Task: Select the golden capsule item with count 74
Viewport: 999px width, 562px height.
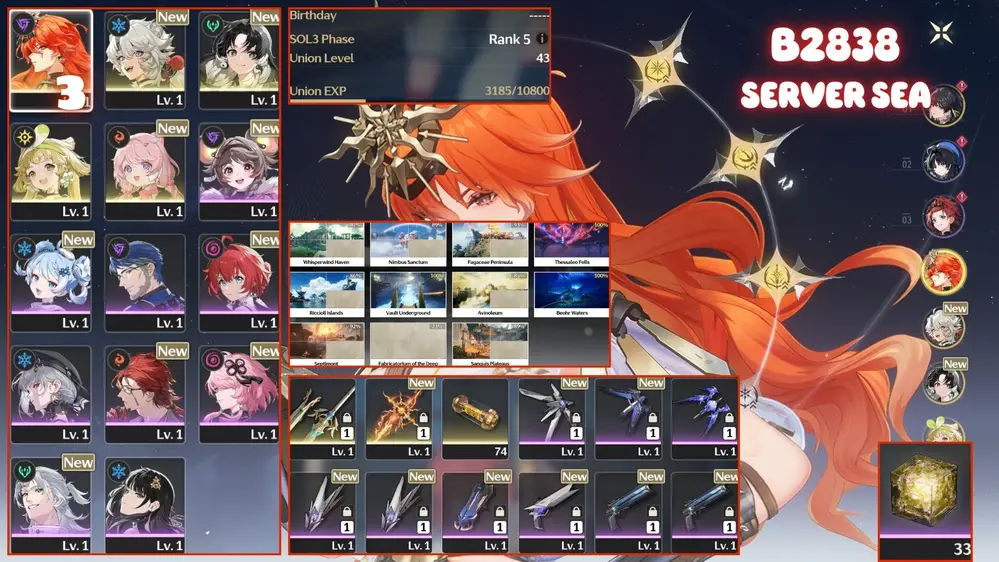Action: point(475,417)
